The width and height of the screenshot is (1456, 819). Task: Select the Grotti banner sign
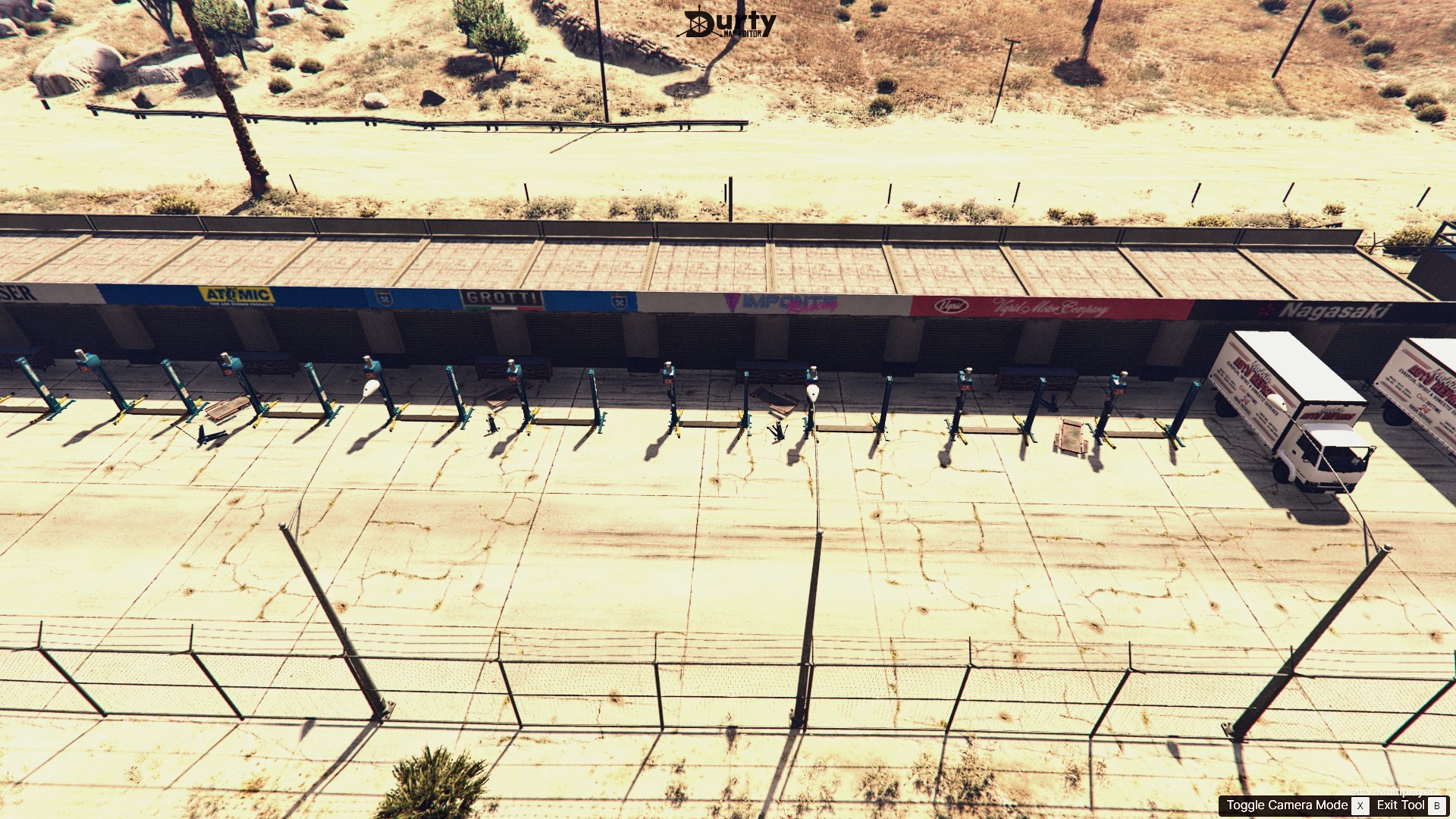[502, 297]
